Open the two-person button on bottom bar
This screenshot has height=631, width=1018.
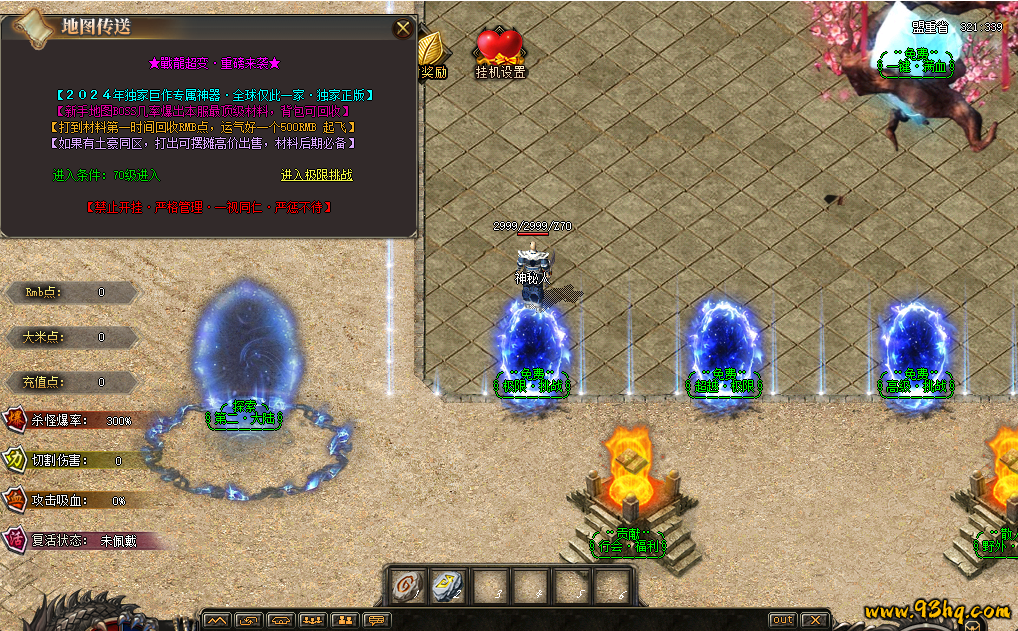pos(345,620)
